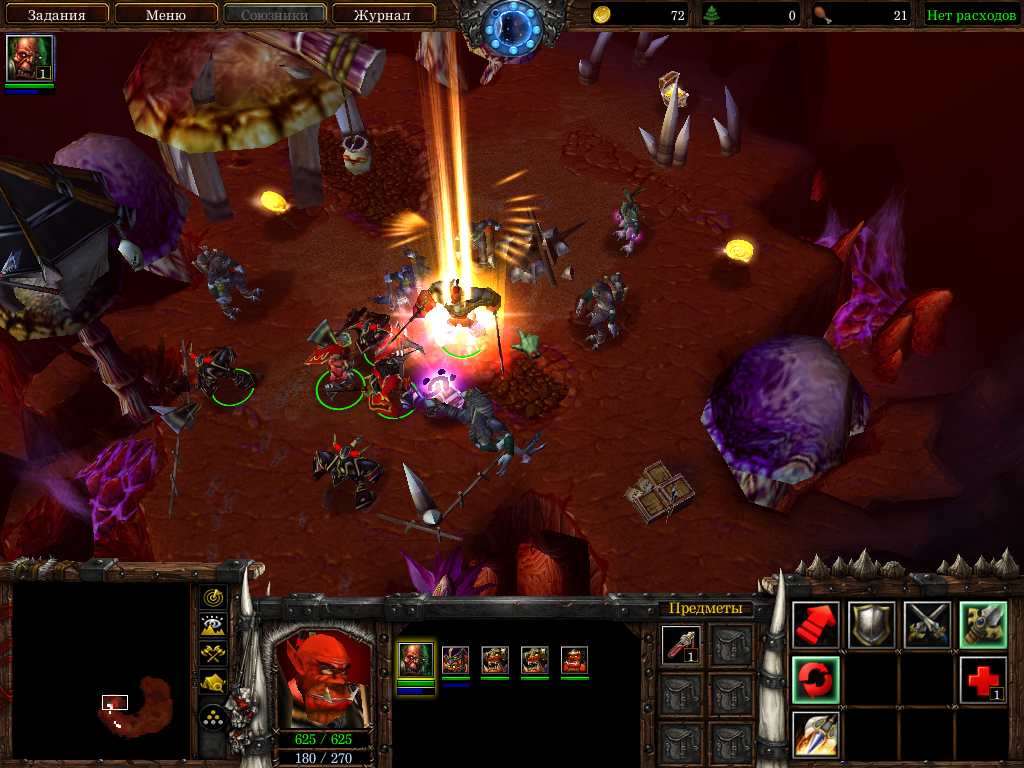The width and height of the screenshot is (1024, 768).
Task: Select the hero icon in the top-left corner
Action: click(29, 59)
